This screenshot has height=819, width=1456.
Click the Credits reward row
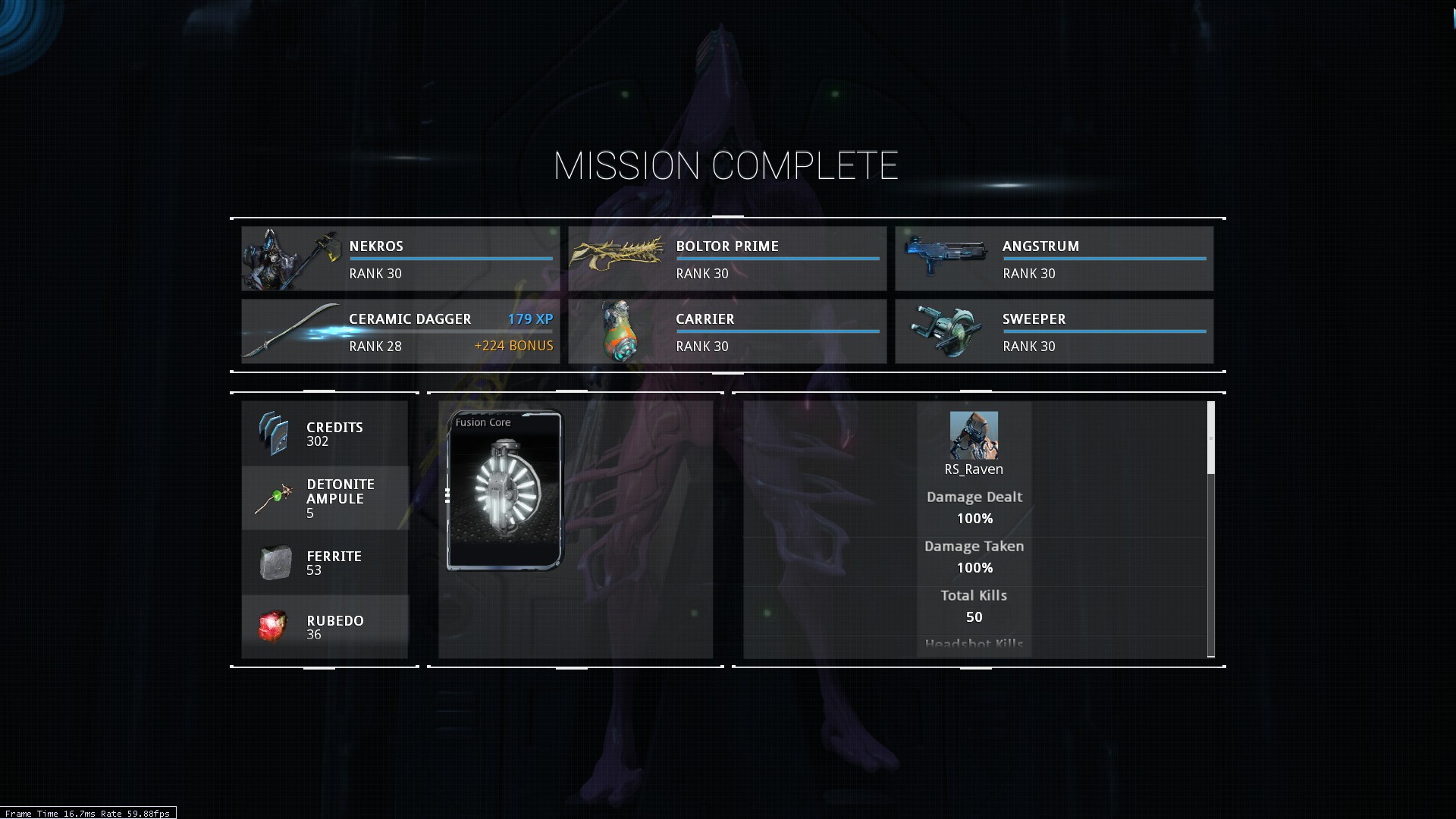[x=325, y=434]
